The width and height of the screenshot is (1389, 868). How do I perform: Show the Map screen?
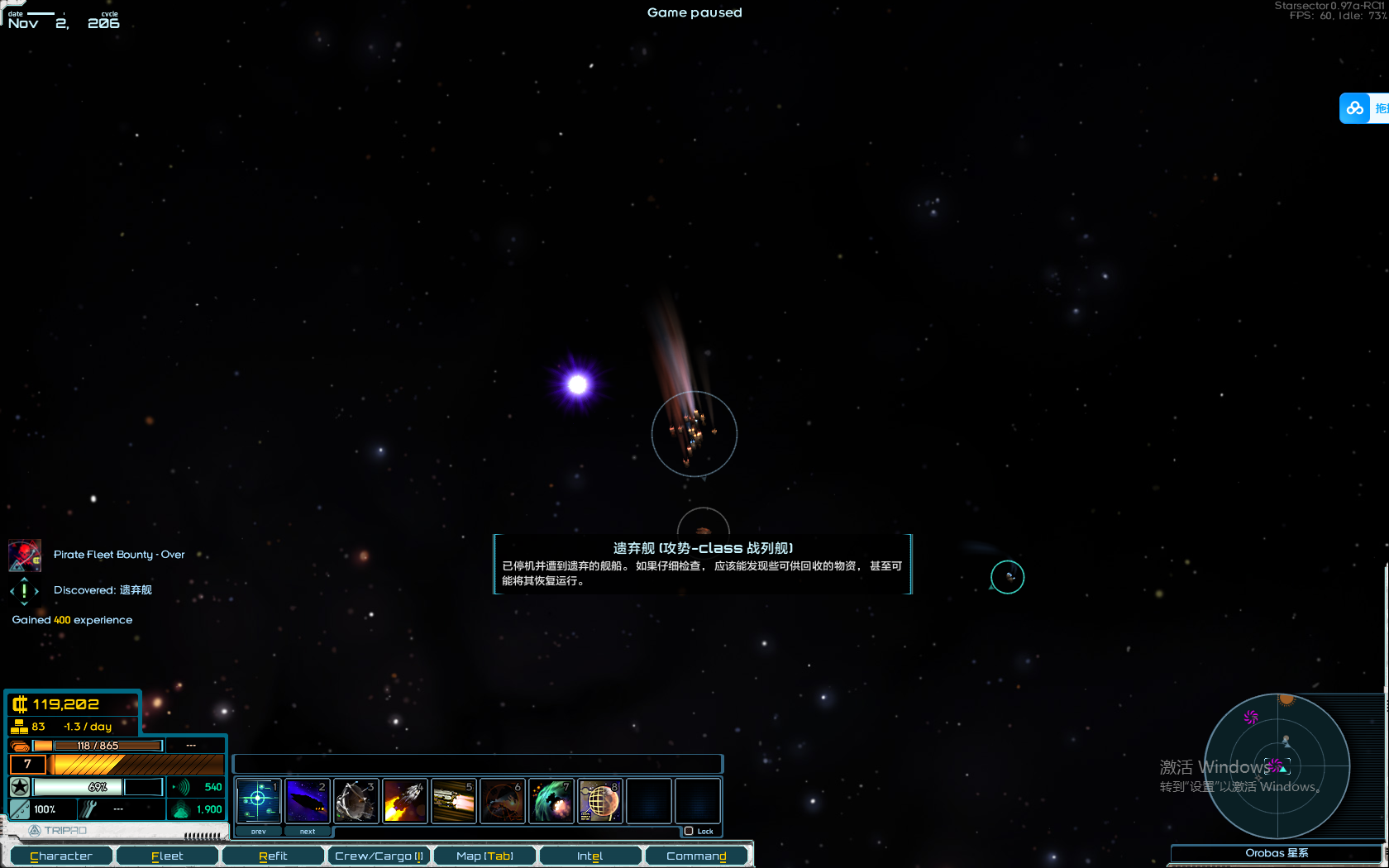(484, 856)
